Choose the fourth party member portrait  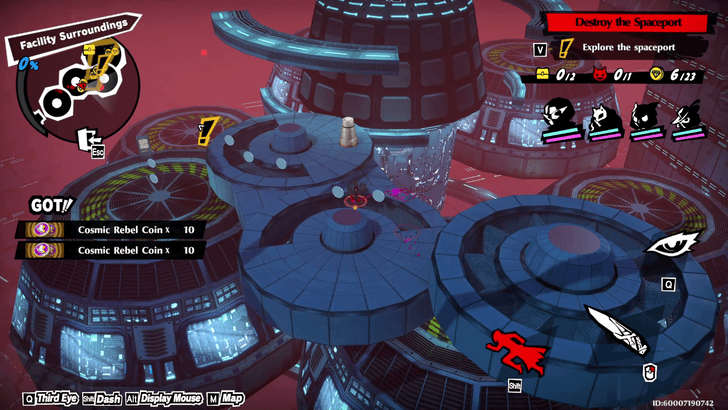[x=688, y=118]
